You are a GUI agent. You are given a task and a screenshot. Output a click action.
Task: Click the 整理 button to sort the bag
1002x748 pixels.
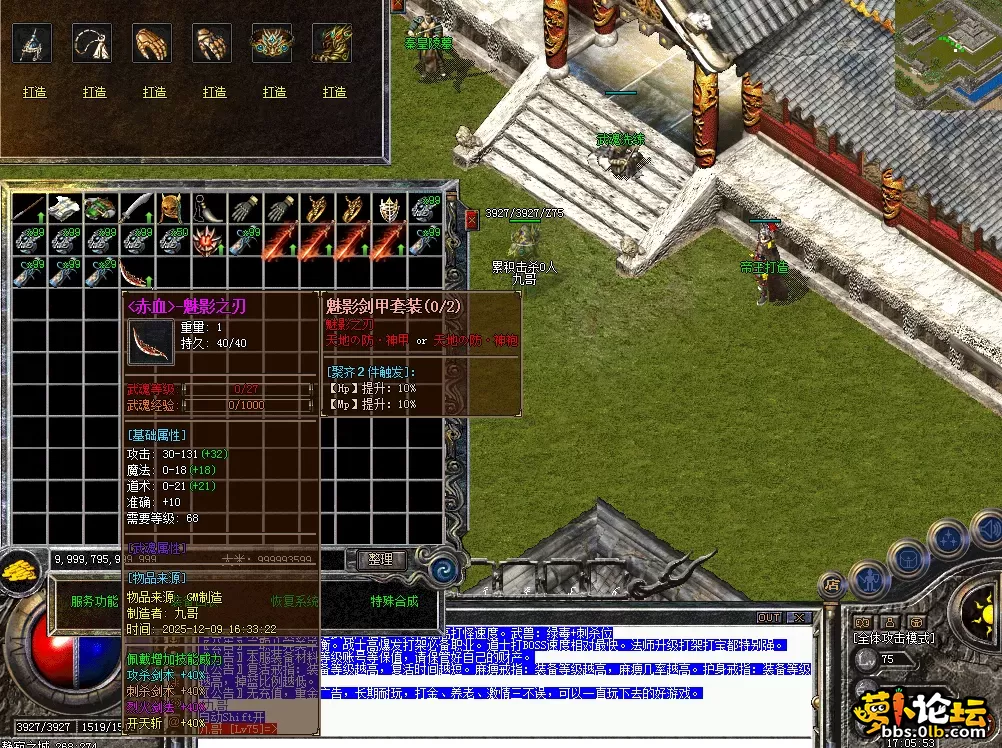381,560
